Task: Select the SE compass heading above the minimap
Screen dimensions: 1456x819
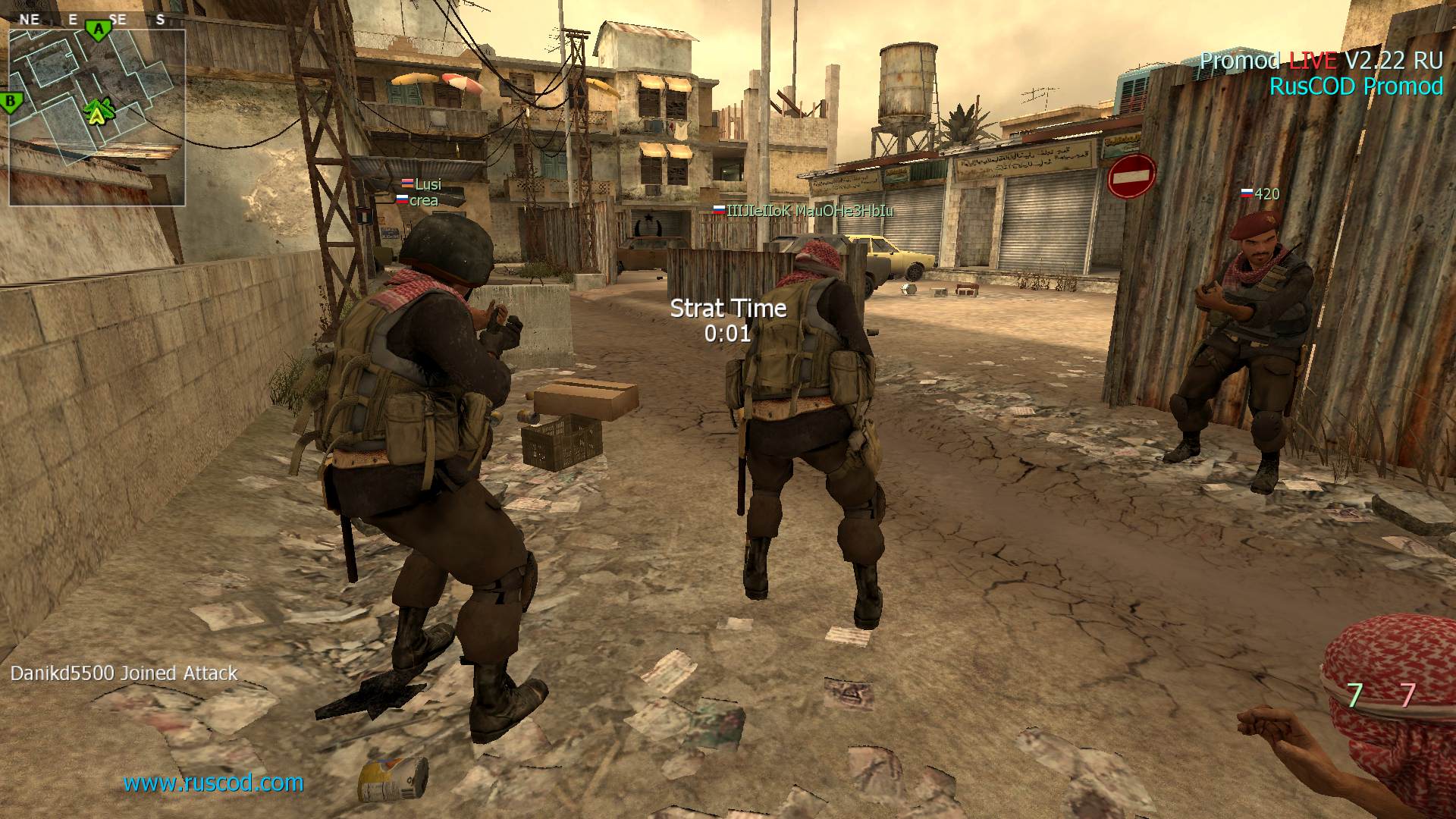Action: (x=118, y=20)
